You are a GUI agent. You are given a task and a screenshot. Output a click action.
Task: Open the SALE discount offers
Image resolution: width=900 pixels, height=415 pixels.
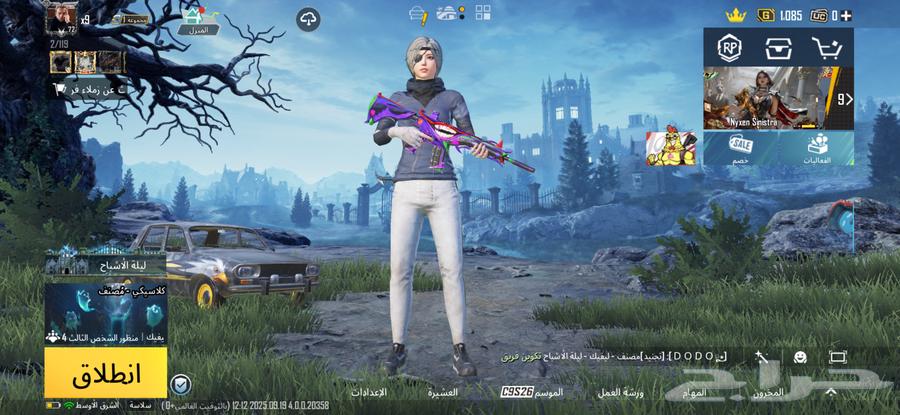[x=741, y=148]
